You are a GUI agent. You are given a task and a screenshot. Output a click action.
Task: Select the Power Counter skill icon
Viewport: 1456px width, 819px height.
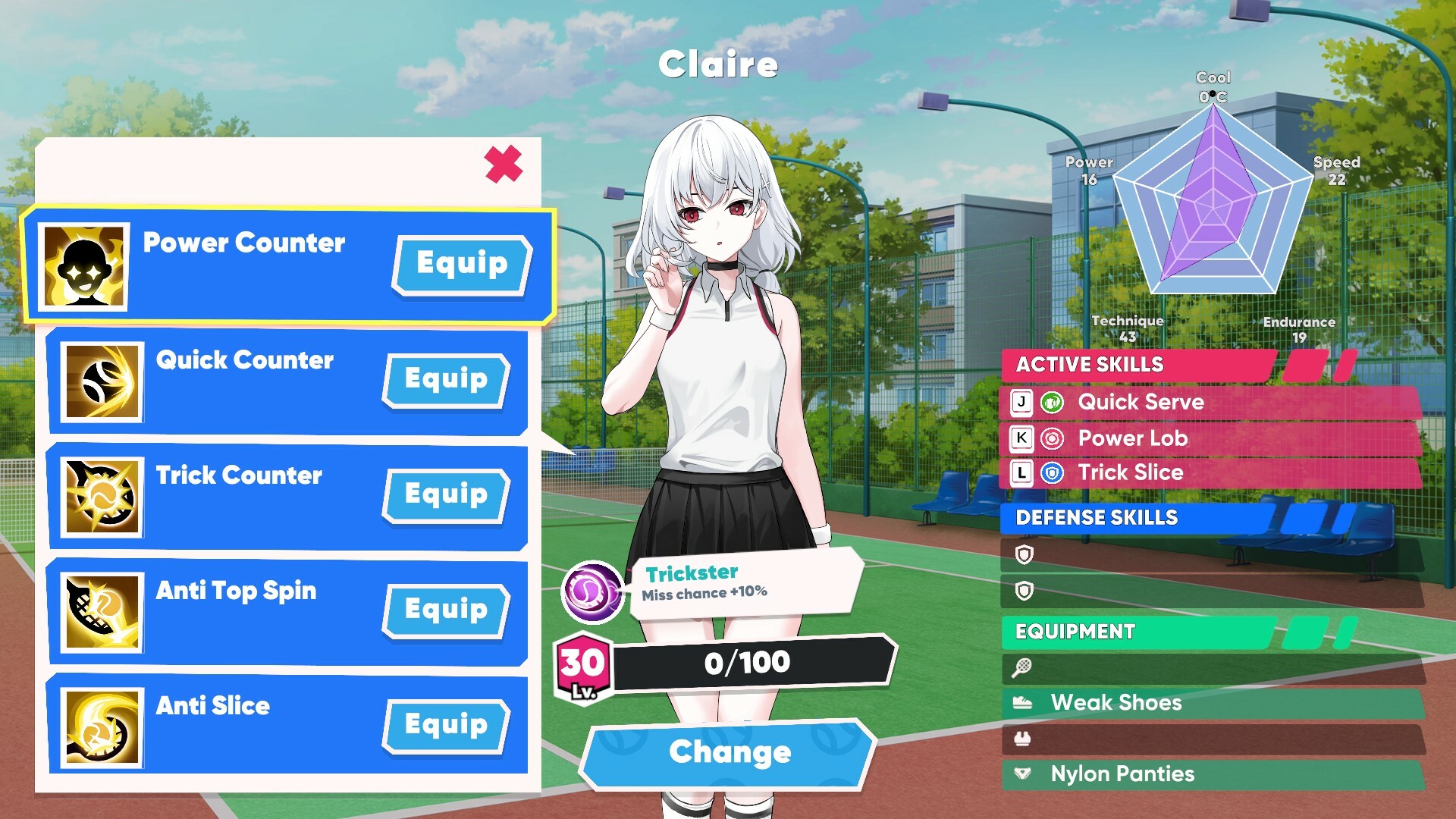tap(86, 265)
